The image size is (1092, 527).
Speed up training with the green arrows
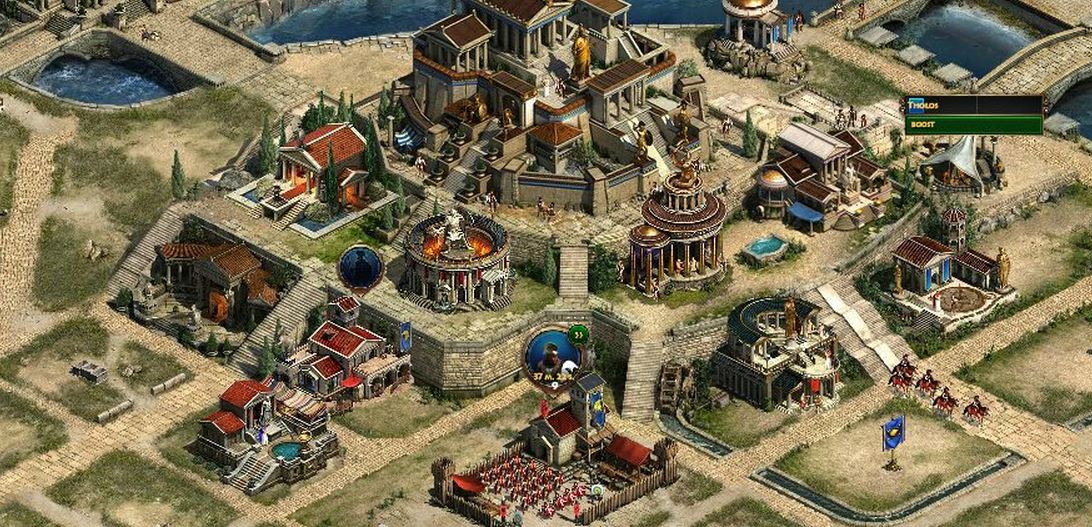point(578,334)
